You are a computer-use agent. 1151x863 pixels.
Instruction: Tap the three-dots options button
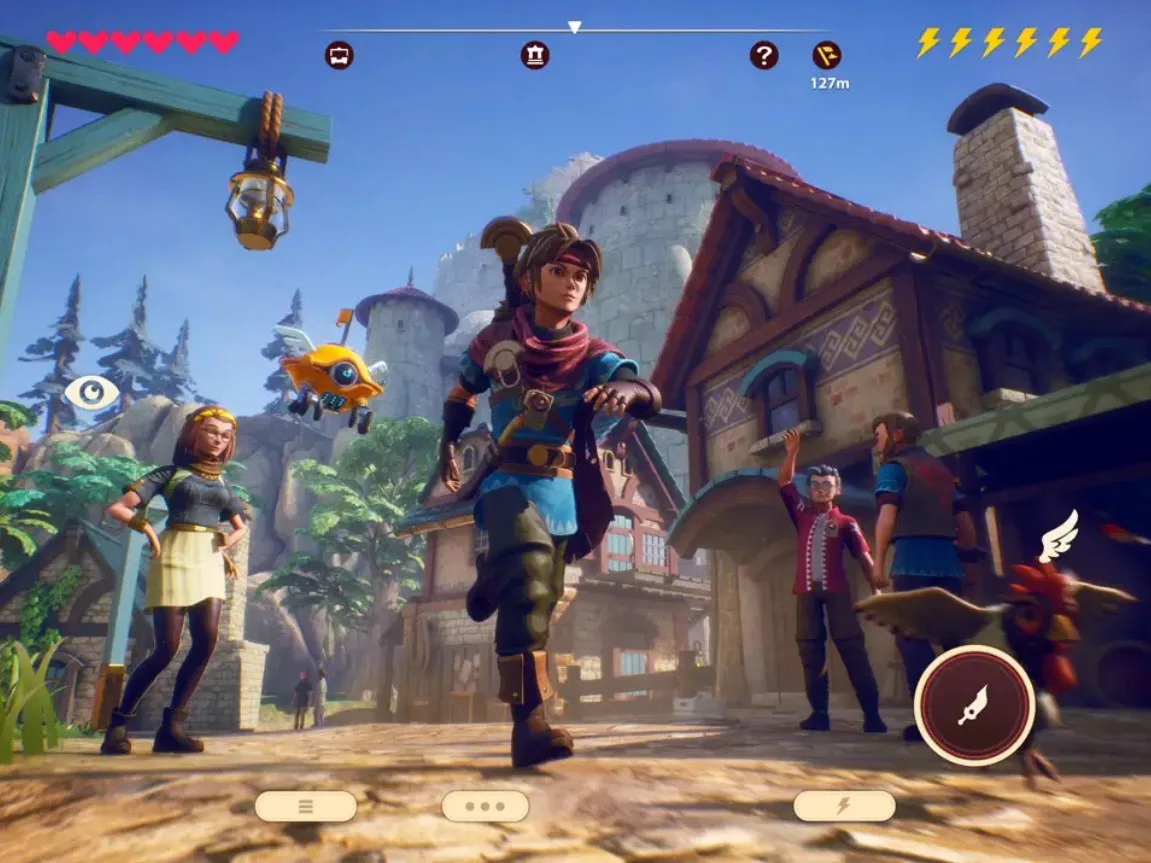485,806
